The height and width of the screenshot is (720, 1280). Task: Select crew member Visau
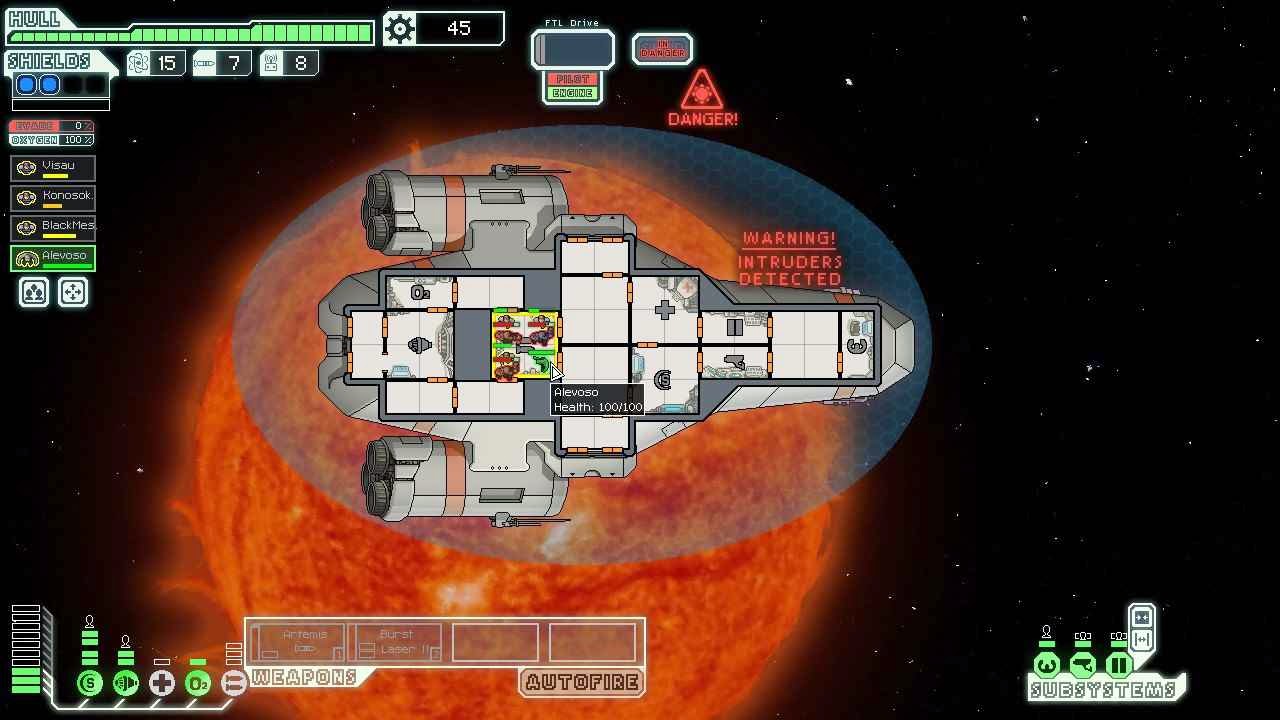point(54,168)
